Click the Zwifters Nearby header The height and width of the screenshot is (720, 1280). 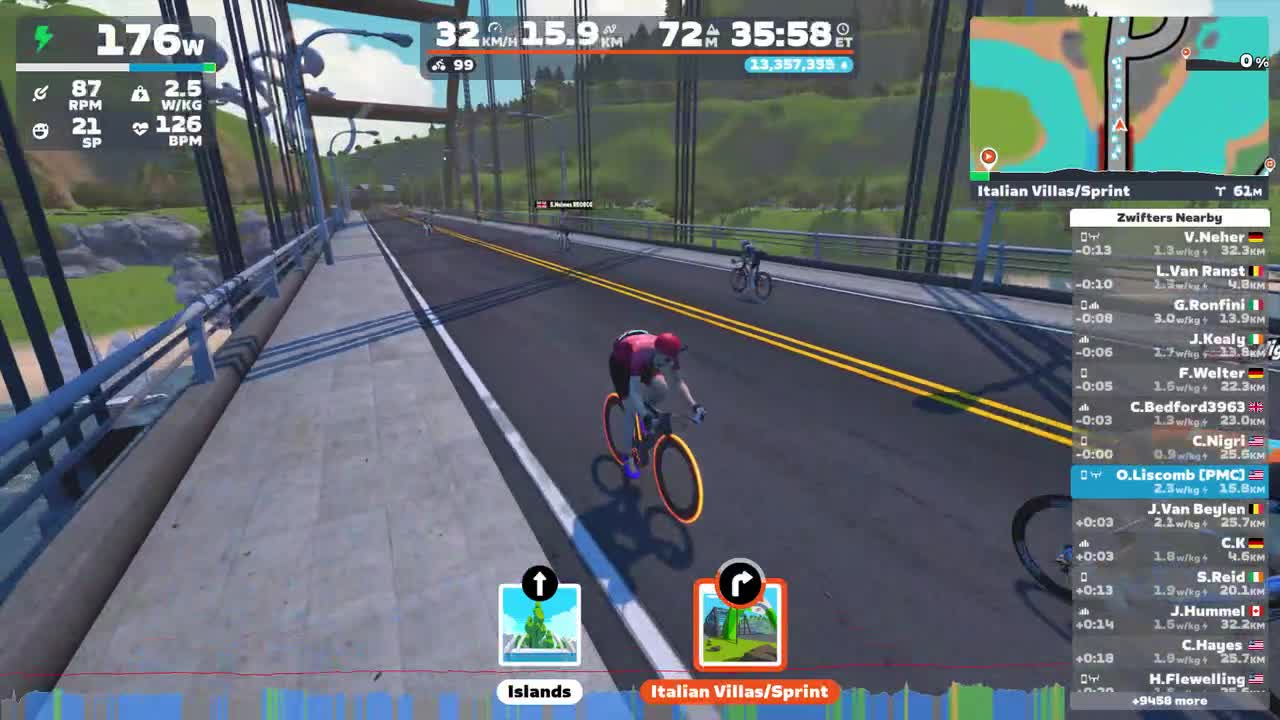(1169, 217)
